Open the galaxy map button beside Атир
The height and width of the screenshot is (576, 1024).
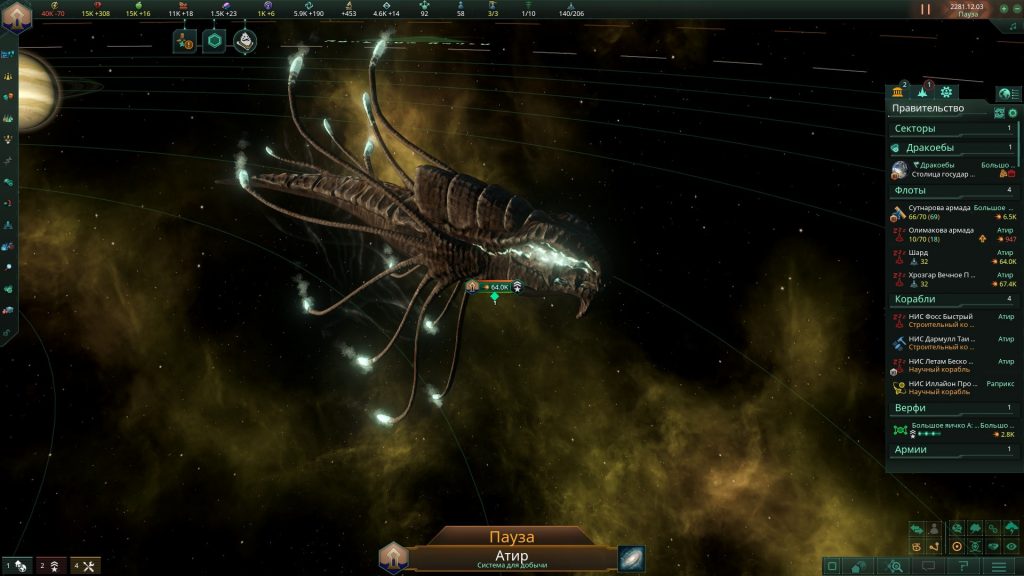pyautogui.click(x=632, y=558)
